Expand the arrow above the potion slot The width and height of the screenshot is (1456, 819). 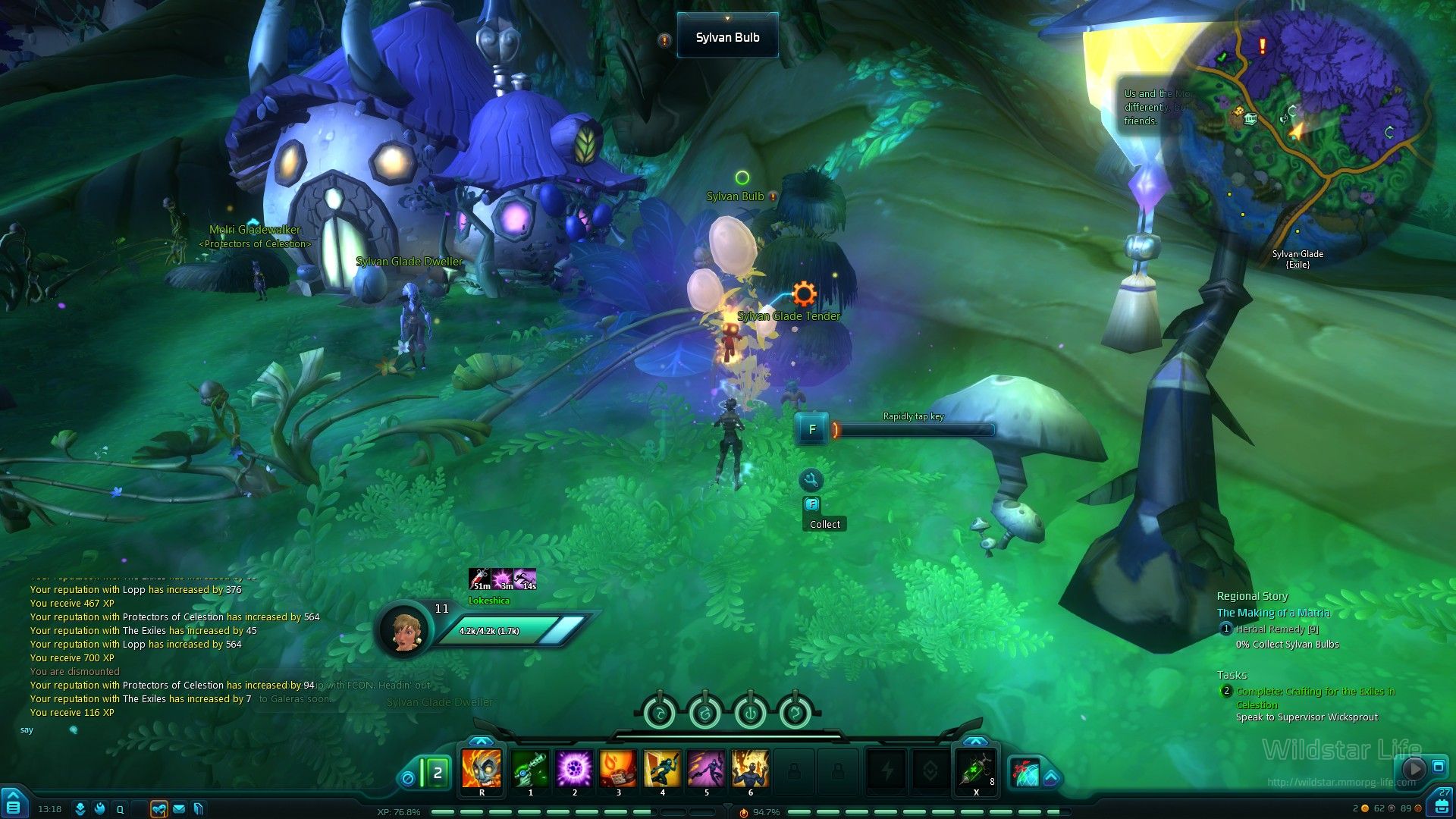(x=975, y=741)
